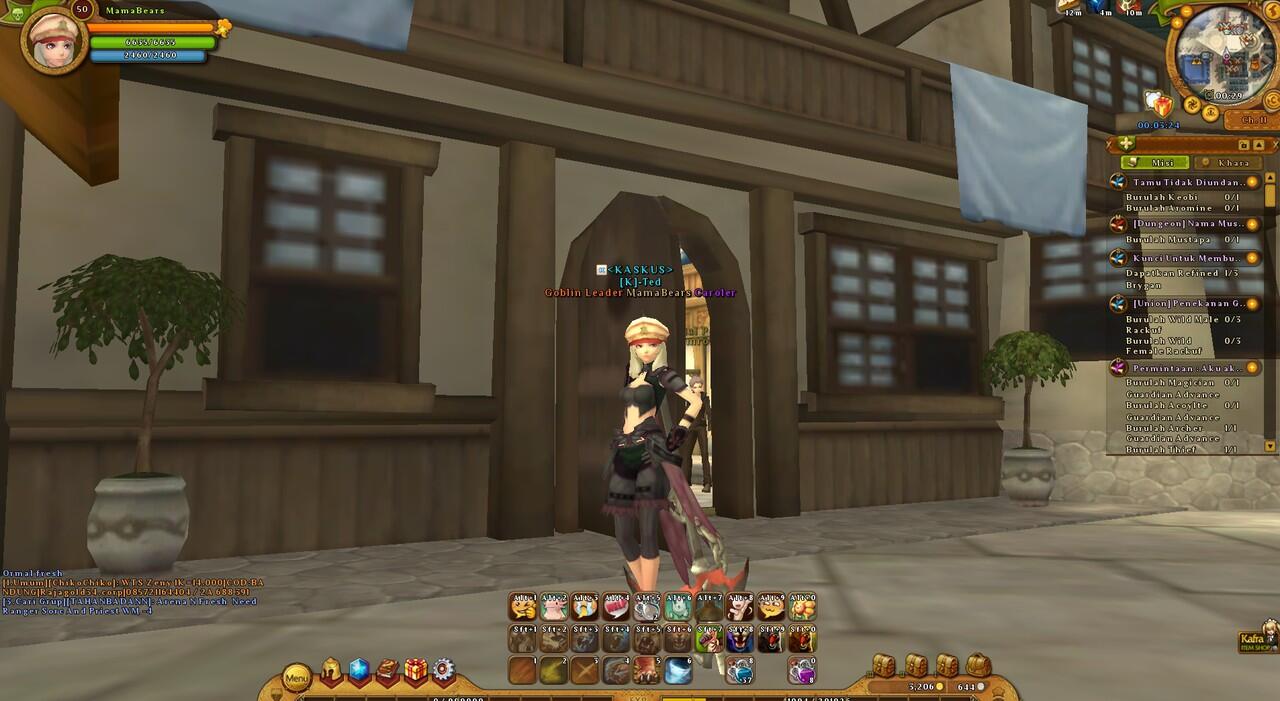
Task: Switch to the Khara tab
Action: click(1227, 162)
